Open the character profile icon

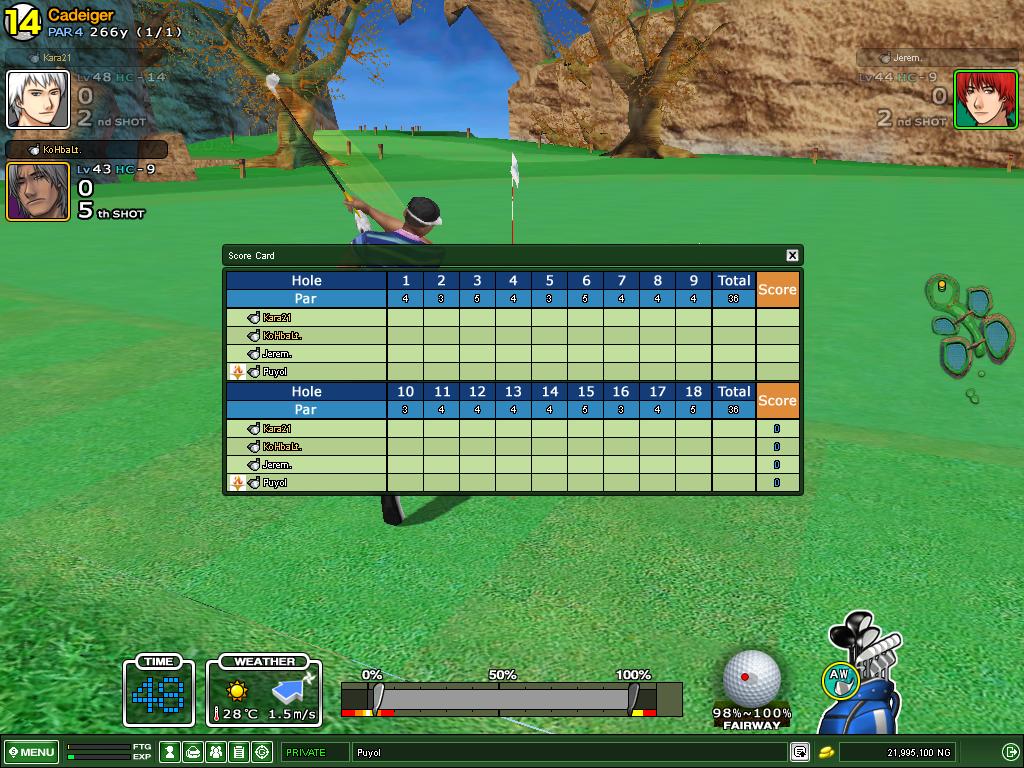click(x=171, y=752)
